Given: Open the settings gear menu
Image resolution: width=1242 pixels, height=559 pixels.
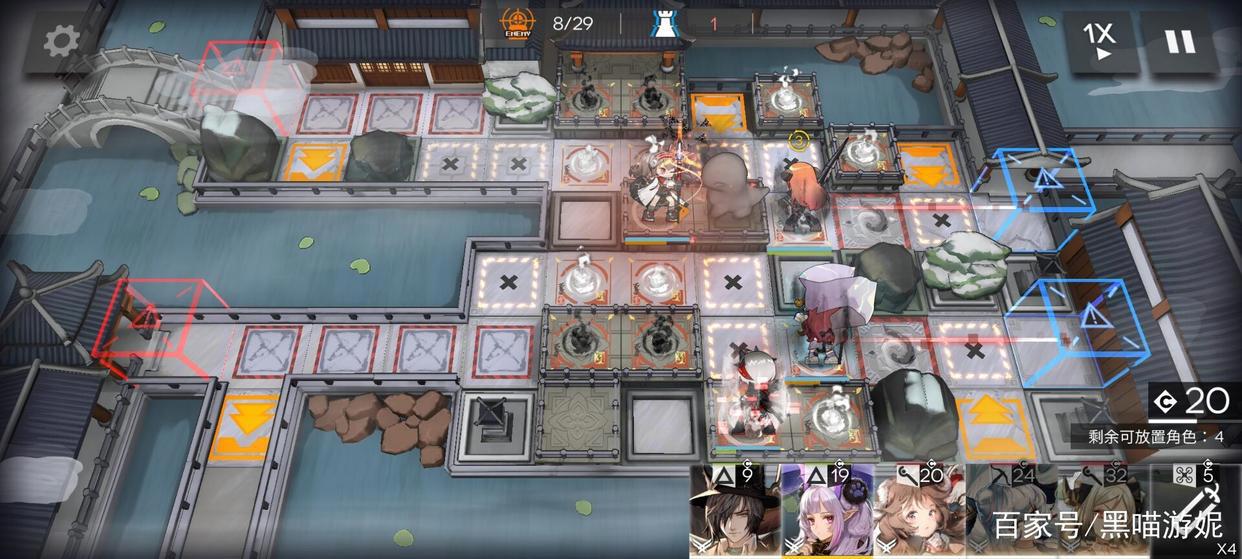Looking at the screenshot, I should pos(61,41).
